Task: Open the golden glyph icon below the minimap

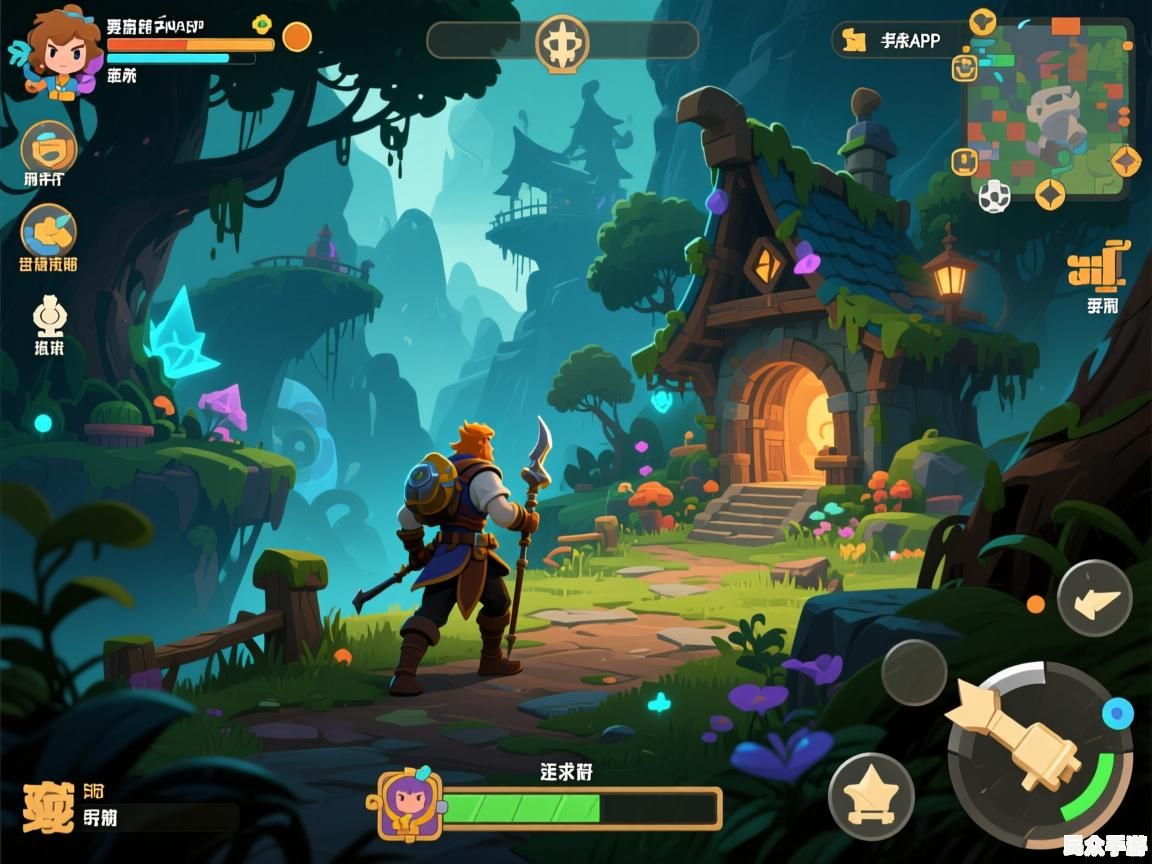Action: (x=1096, y=269)
